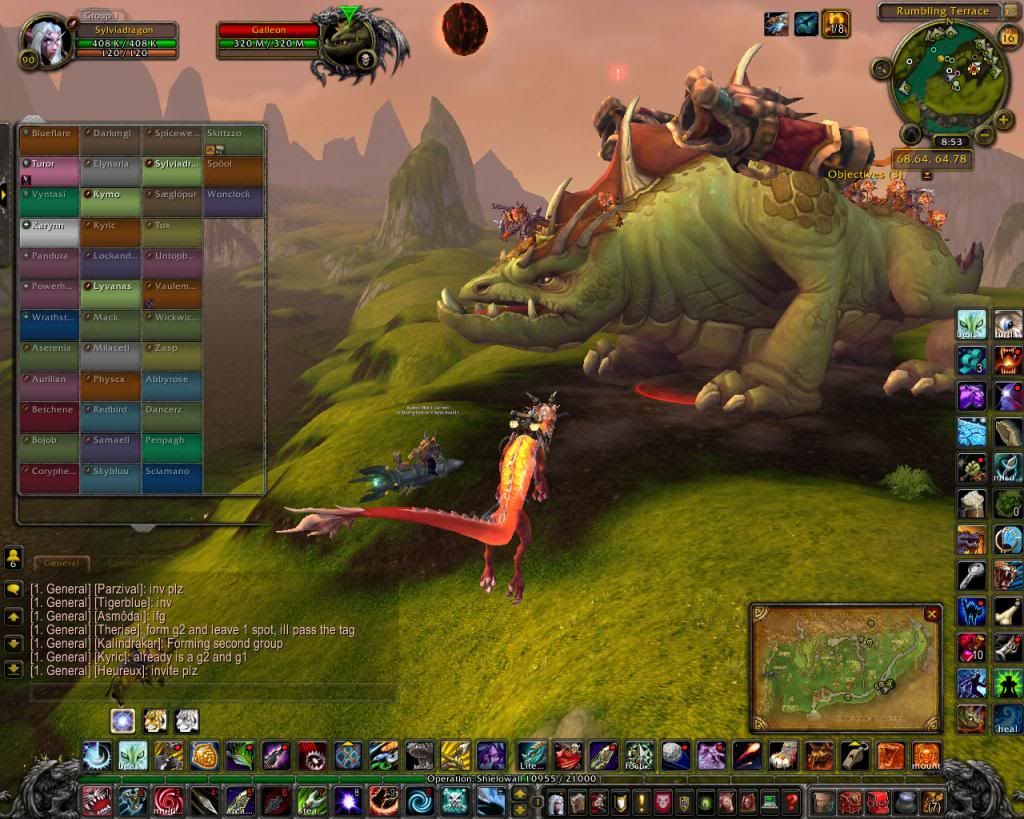This screenshot has height=819, width=1024.
Task: Activate the ability labeled heal
Action: coord(1008,718)
